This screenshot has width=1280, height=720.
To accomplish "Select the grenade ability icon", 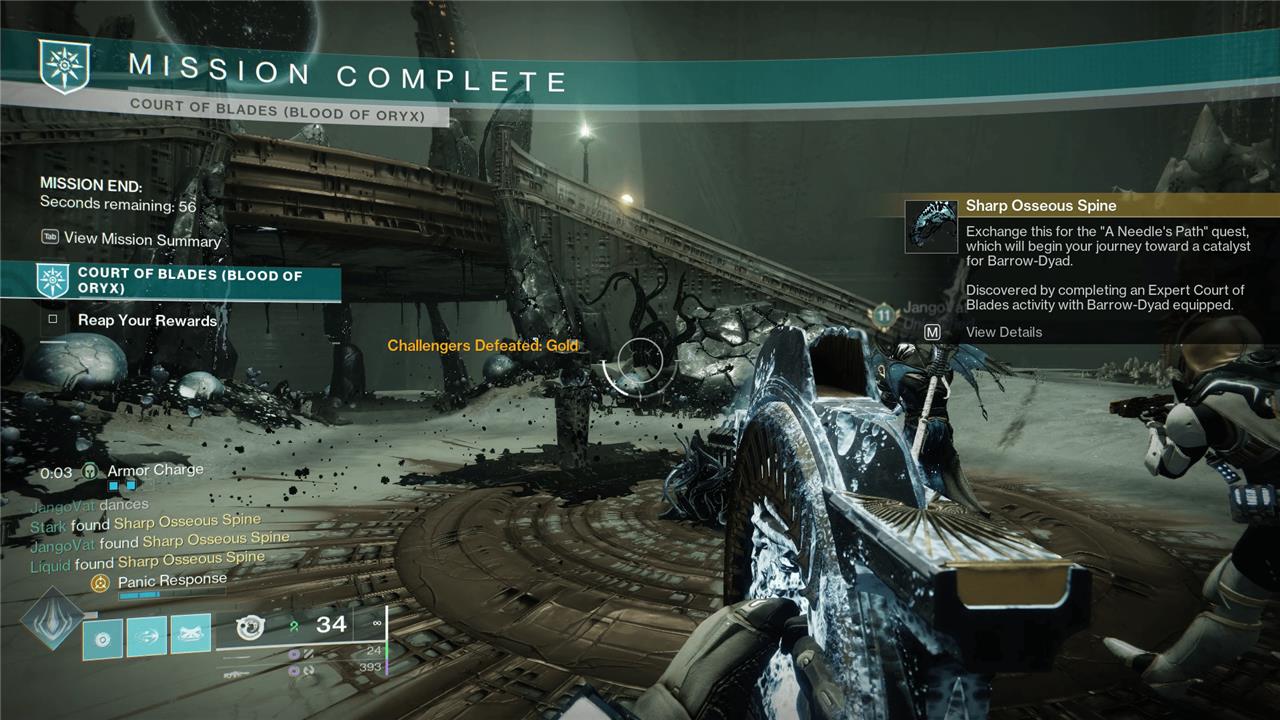I will click(102, 636).
